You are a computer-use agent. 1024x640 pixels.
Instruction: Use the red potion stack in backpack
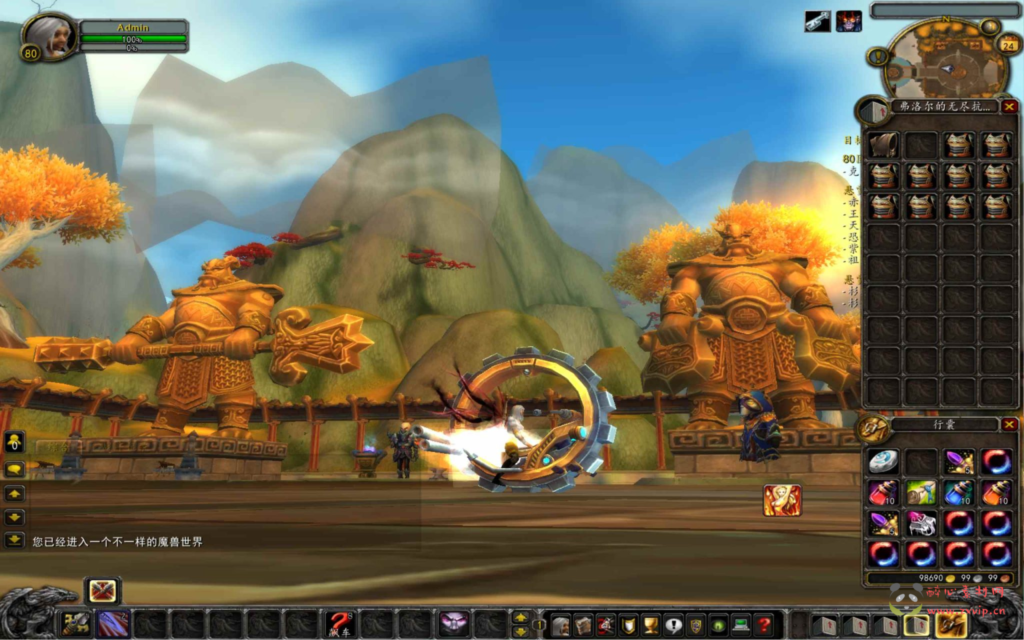tap(883, 492)
